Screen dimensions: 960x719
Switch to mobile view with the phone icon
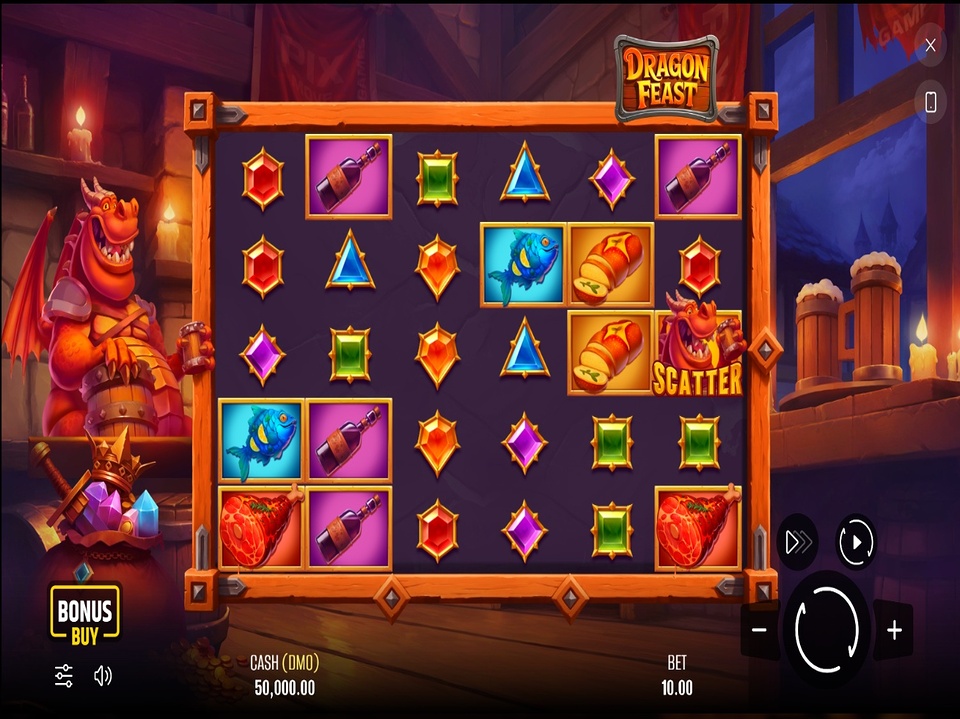[930, 101]
